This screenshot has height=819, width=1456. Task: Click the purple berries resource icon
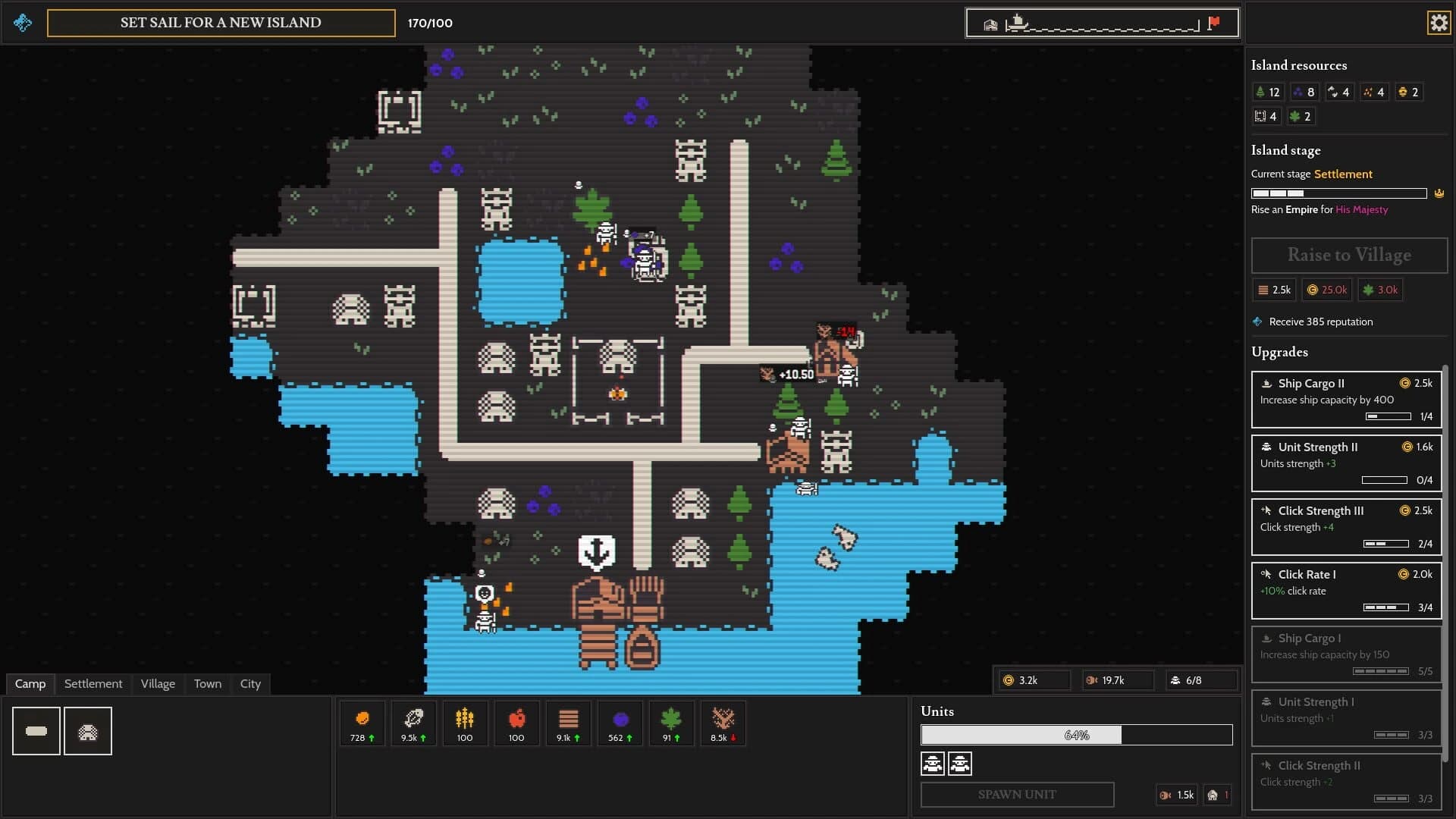pyautogui.click(x=620, y=717)
